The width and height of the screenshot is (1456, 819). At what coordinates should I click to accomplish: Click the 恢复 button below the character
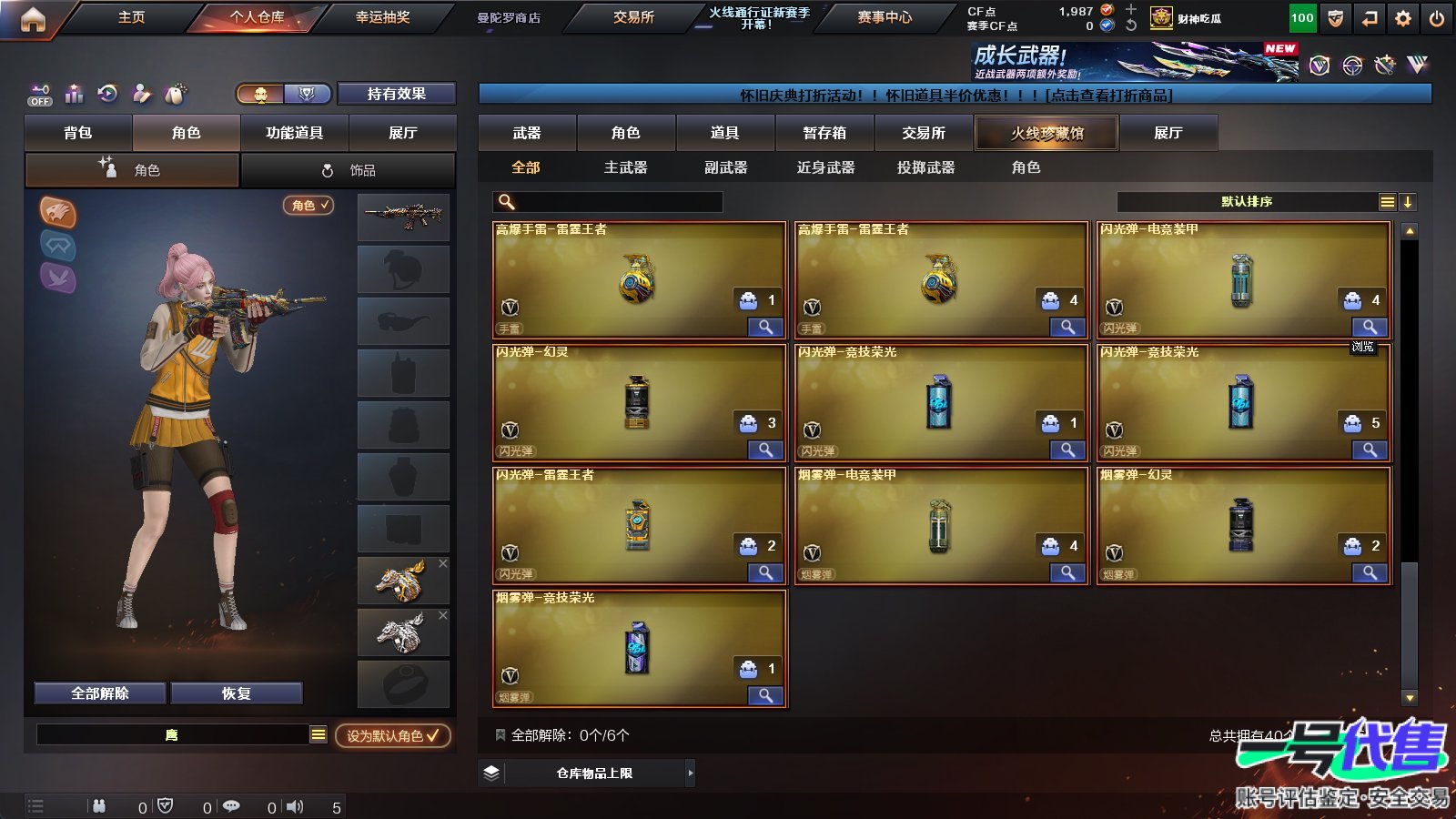coord(238,693)
